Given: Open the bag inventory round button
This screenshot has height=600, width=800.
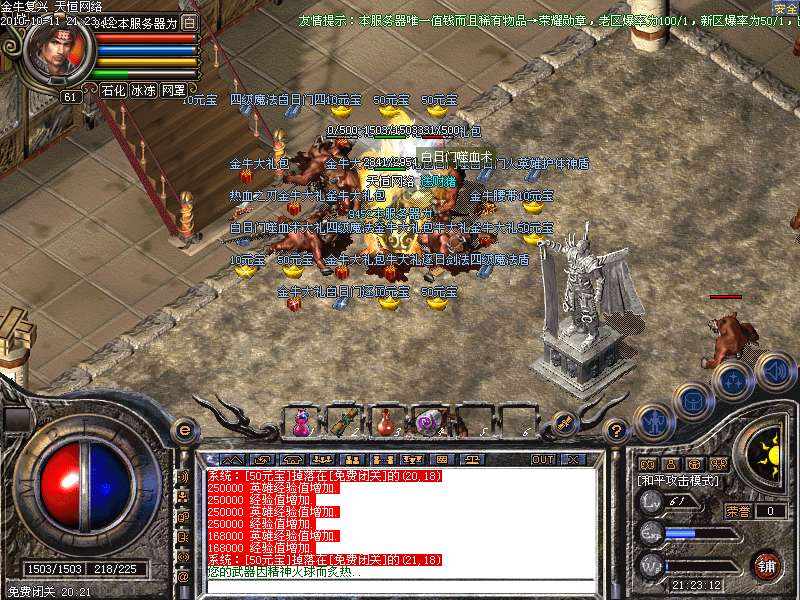Looking at the screenshot, I should click(x=692, y=400).
